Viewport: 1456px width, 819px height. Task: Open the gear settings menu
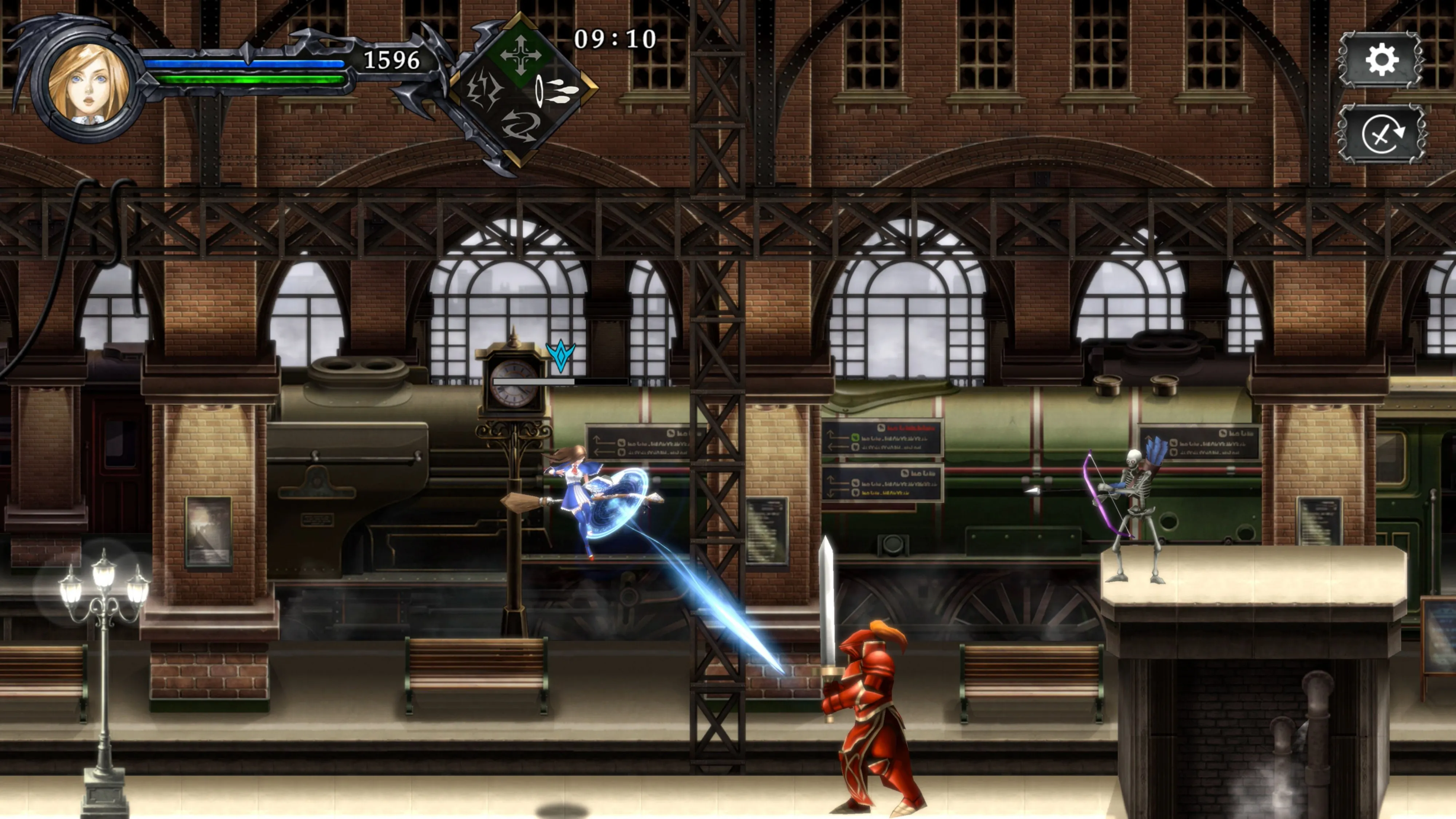[x=1381, y=60]
